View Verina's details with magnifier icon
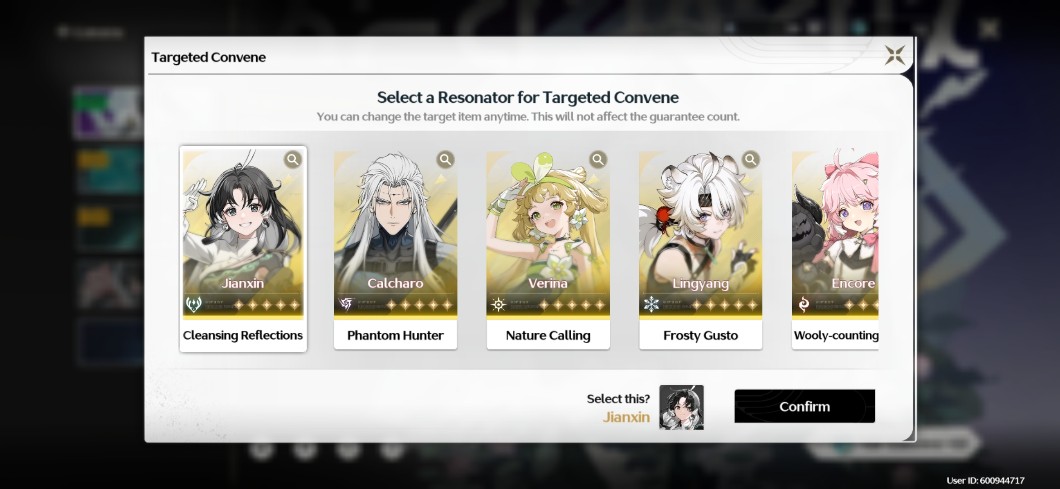 point(598,160)
